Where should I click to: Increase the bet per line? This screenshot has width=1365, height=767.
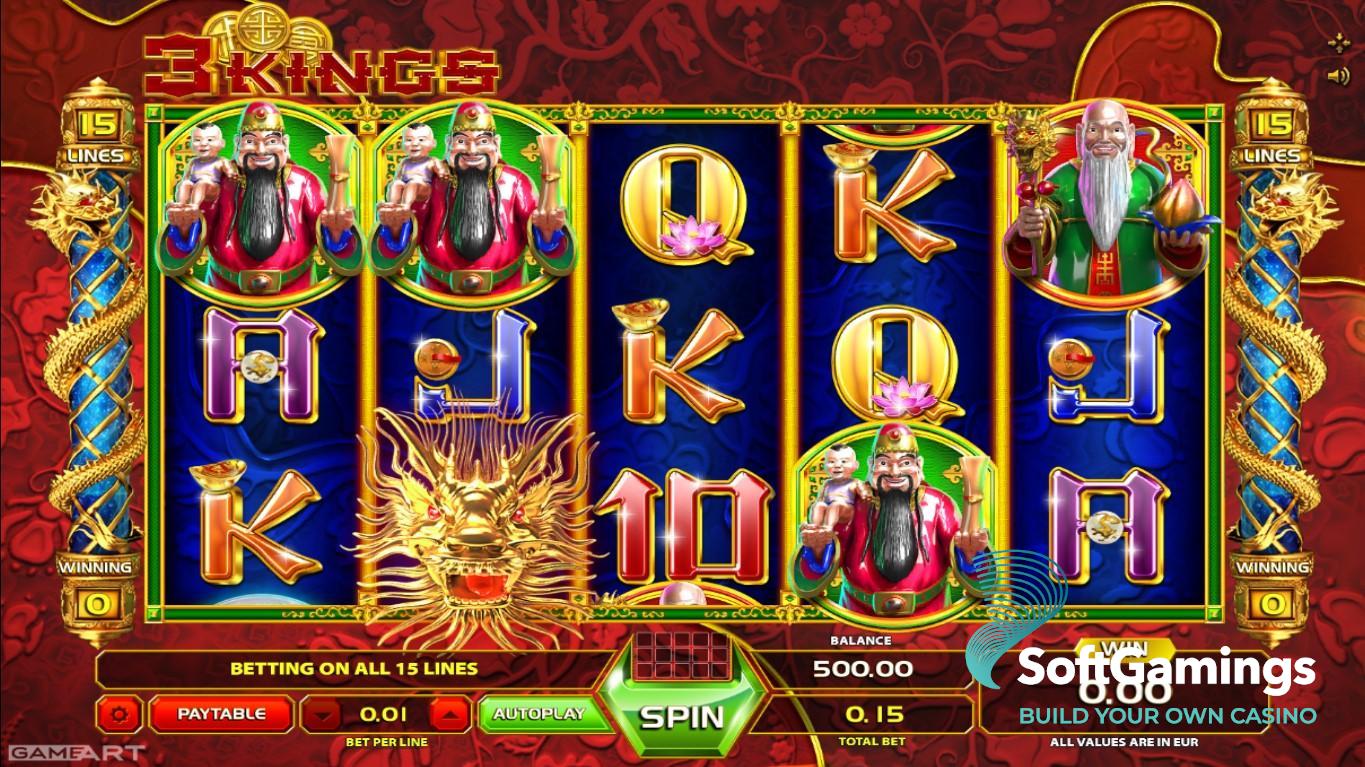click(x=449, y=714)
